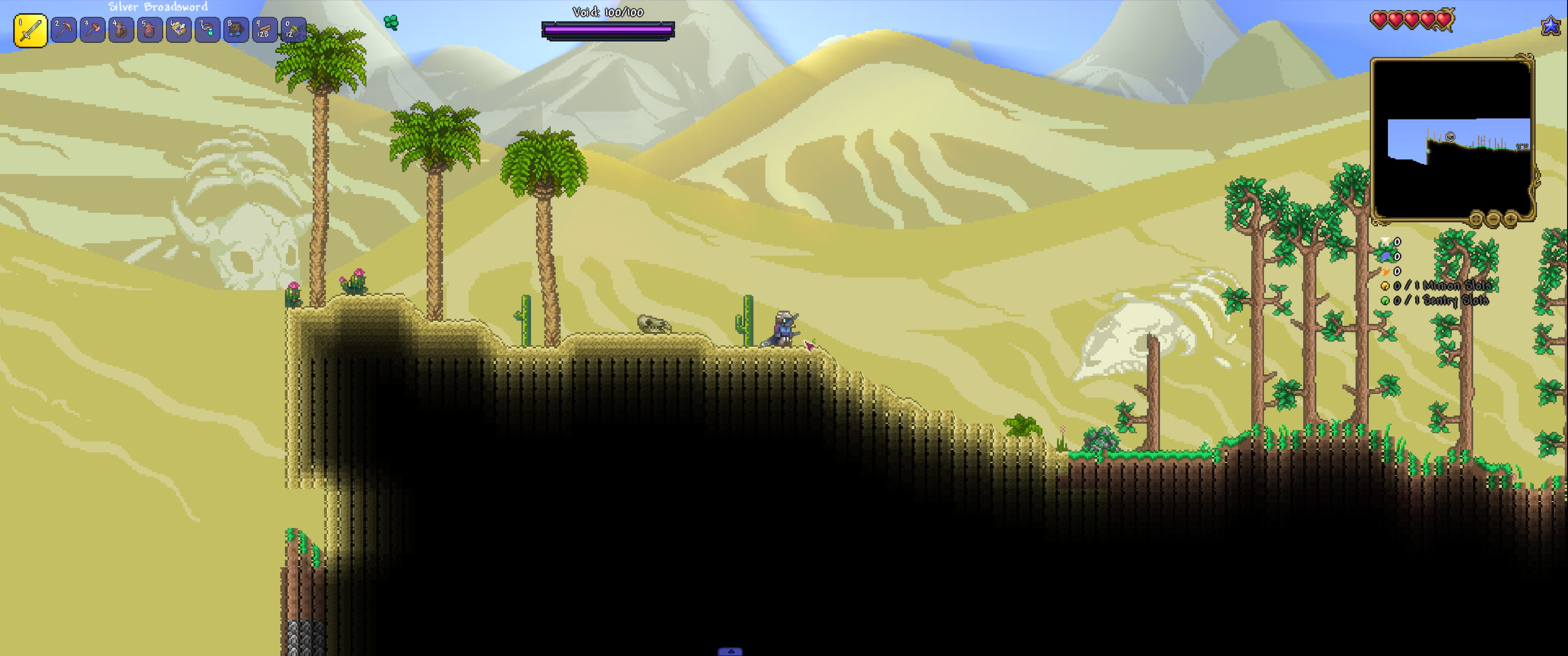The height and width of the screenshot is (656, 1568).
Task: Zoom out the minimap with minus button
Action: 1493,219
